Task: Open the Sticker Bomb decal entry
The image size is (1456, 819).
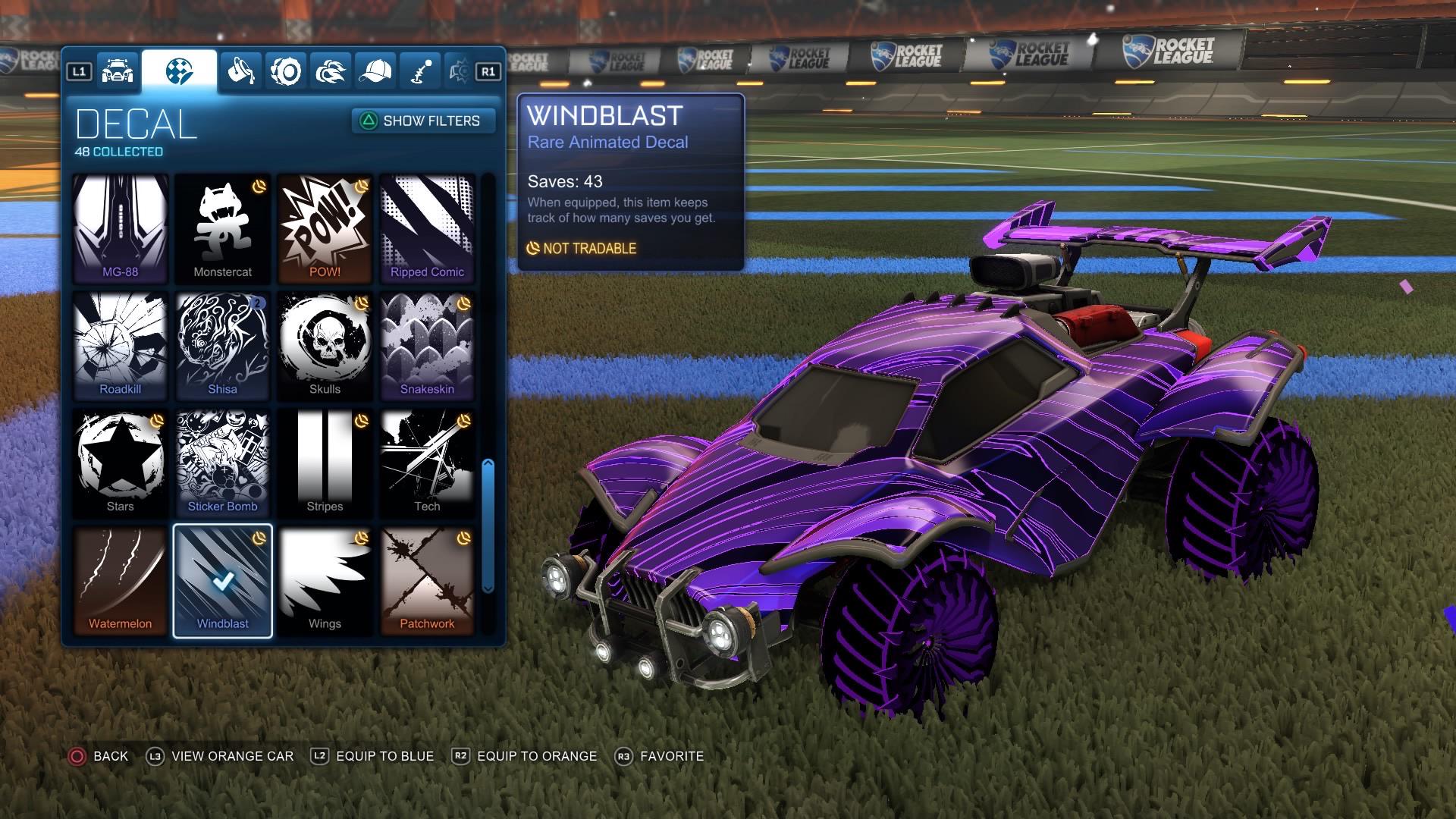Action: [222, 463]
